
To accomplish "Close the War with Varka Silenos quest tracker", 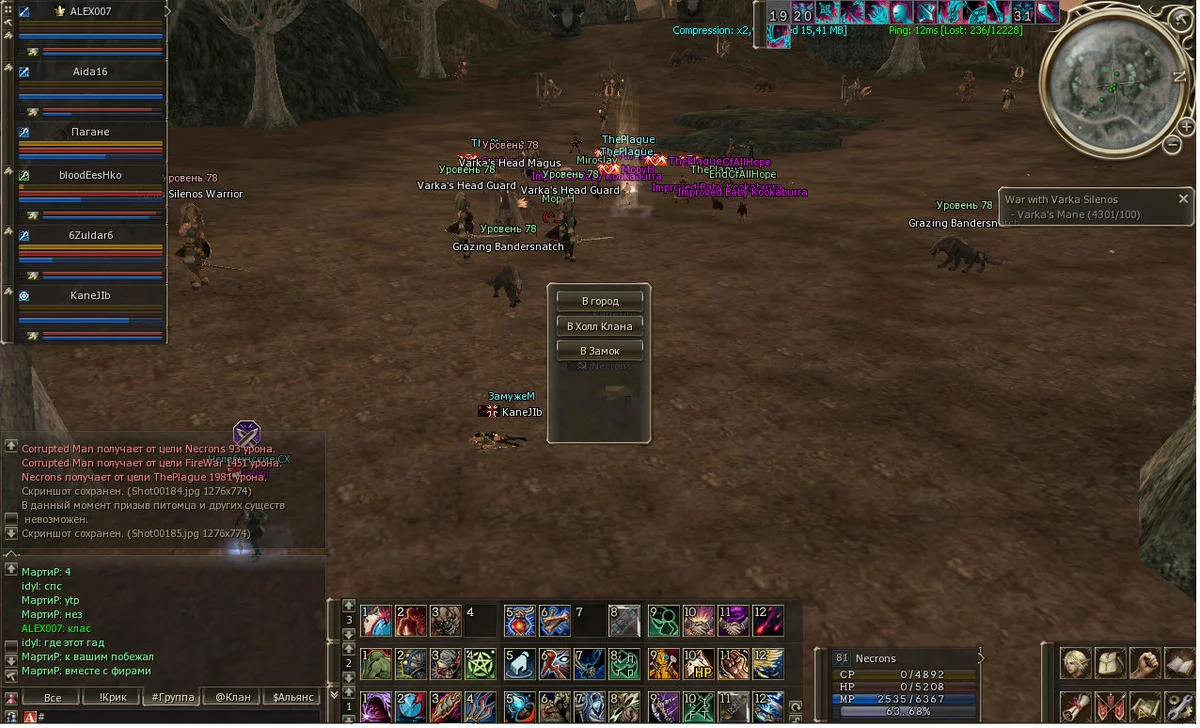I will pos(1183,199).
